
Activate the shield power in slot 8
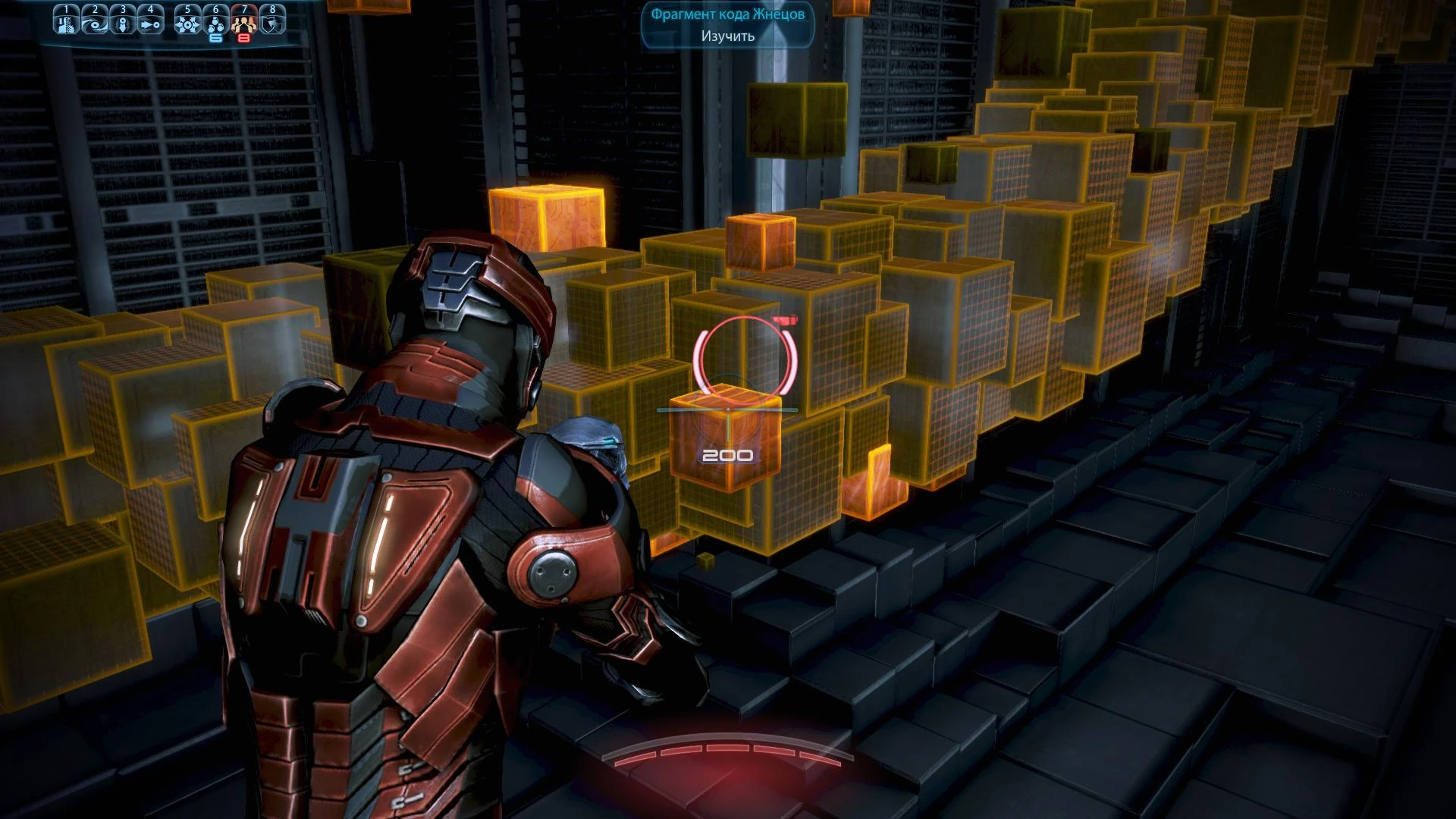pyautogui.click(x=271, y=24)
